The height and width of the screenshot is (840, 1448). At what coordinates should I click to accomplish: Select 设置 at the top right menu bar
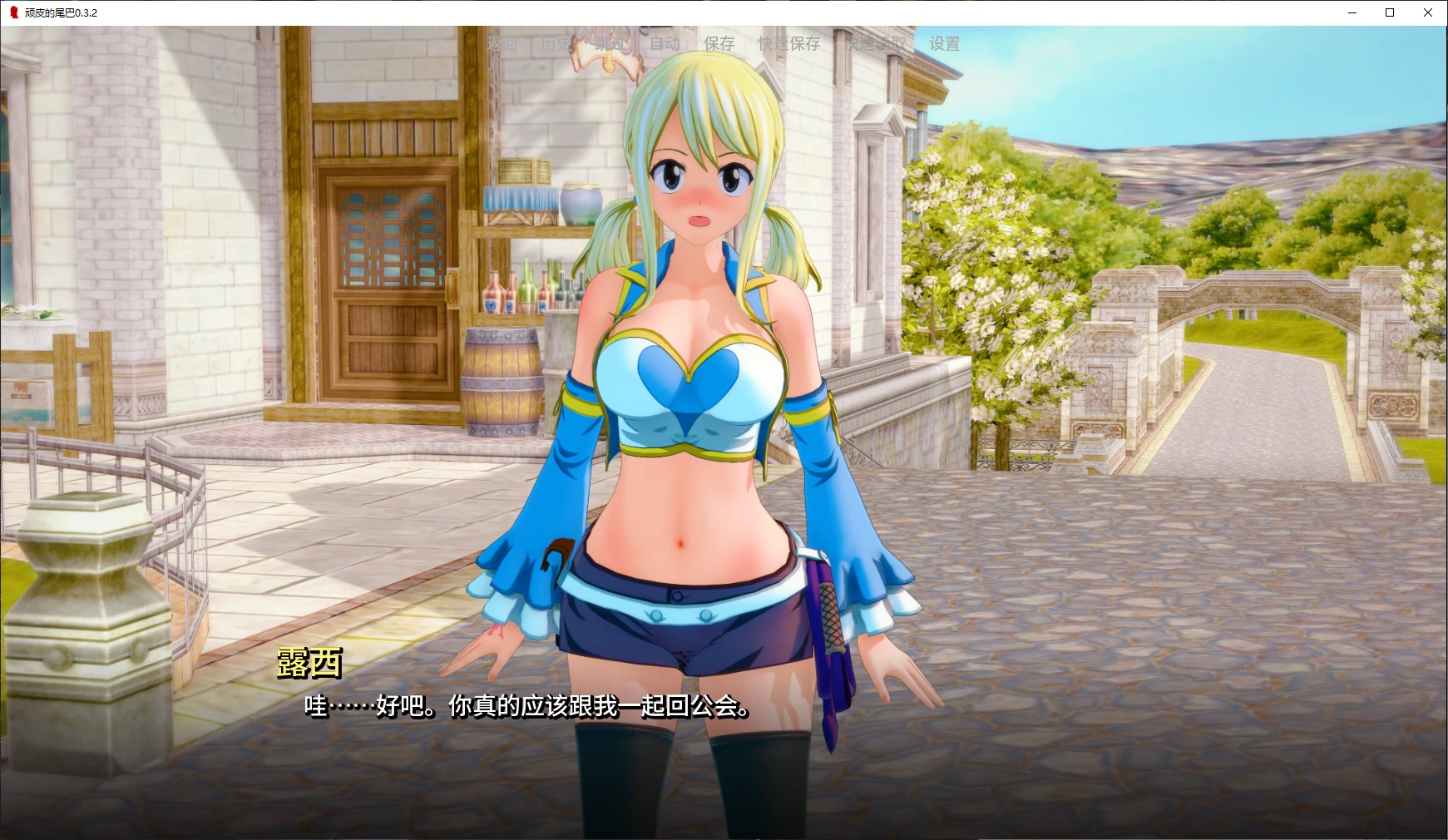(945, 43)
